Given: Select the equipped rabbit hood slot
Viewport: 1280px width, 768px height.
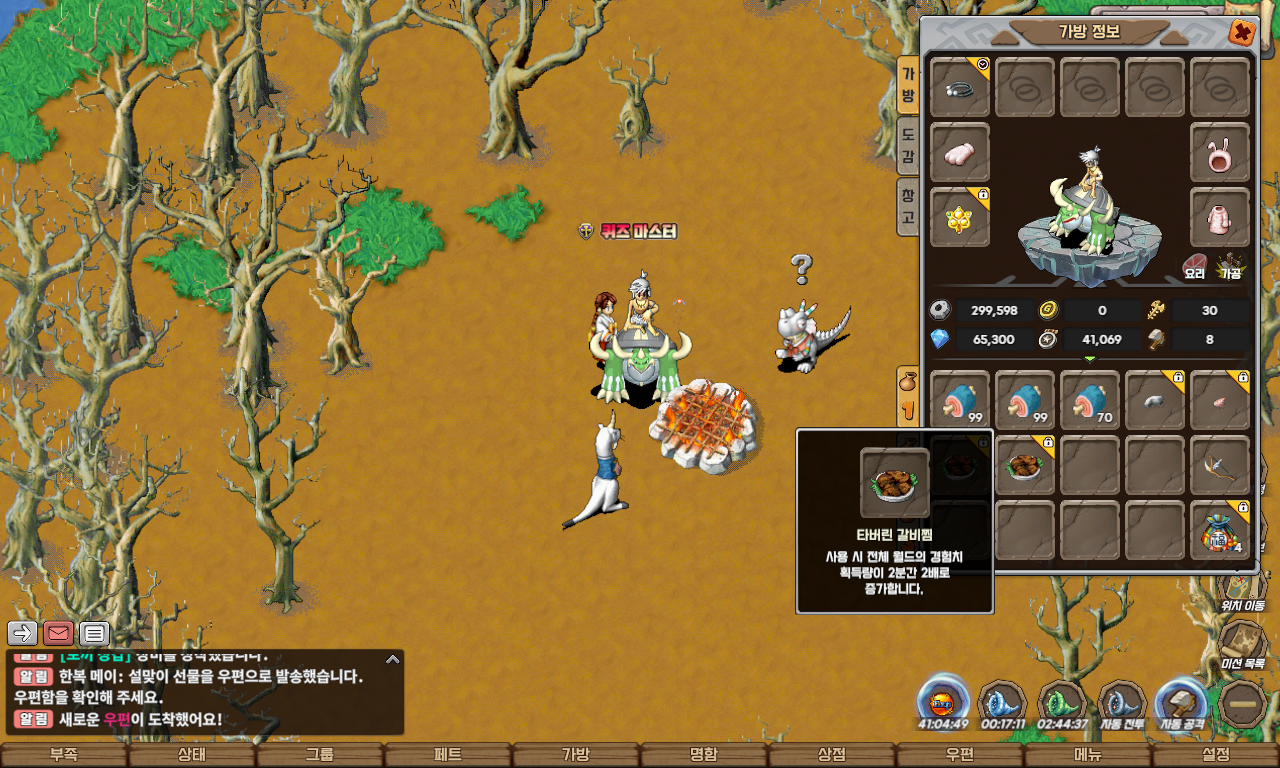Looking at the screenshot, I should (x=1220, y=153).
